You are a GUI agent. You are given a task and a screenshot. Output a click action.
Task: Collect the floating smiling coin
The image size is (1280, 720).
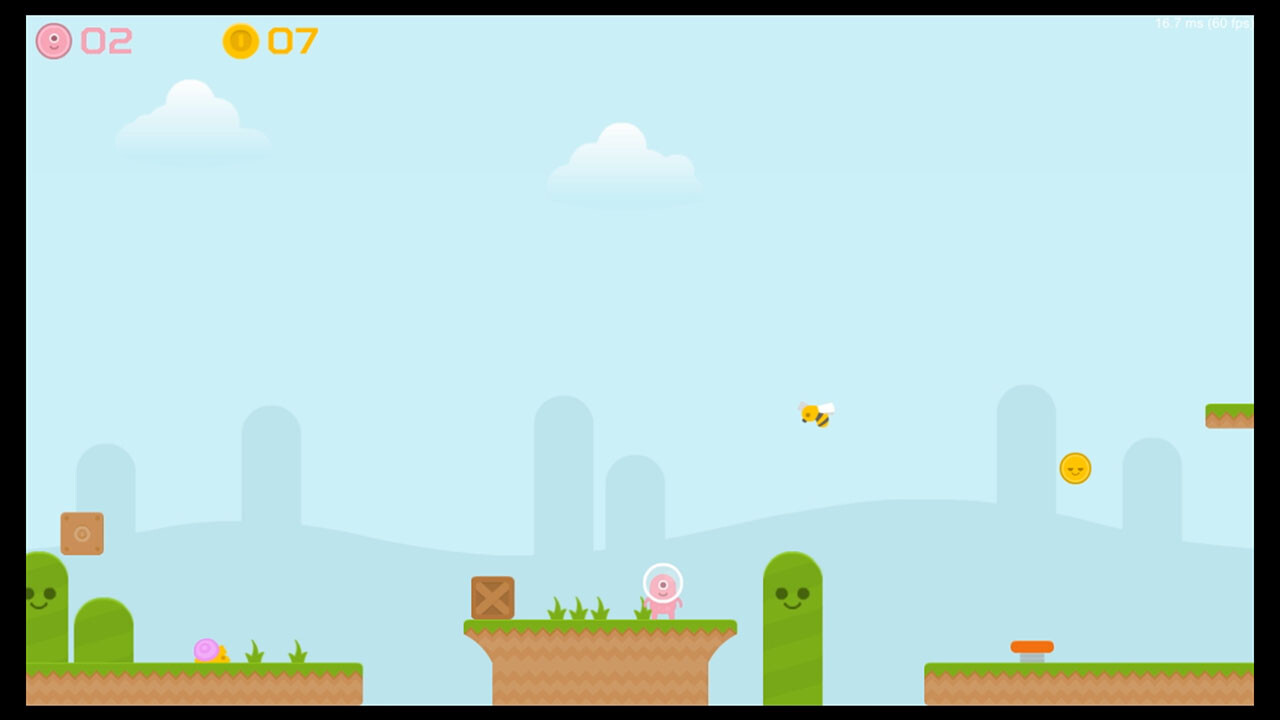(1075, 467)
